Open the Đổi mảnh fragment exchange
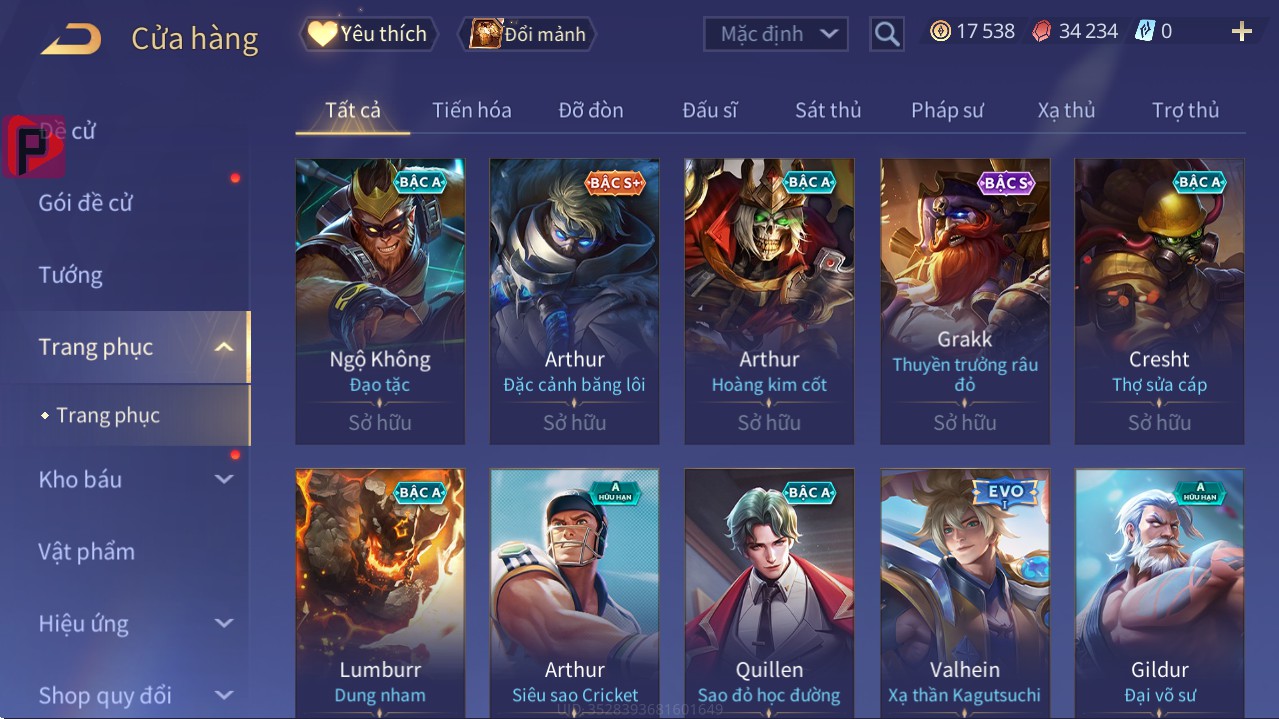Viewport: 1279px width, 719px height. pyautogui.click(x=527, y=34)
